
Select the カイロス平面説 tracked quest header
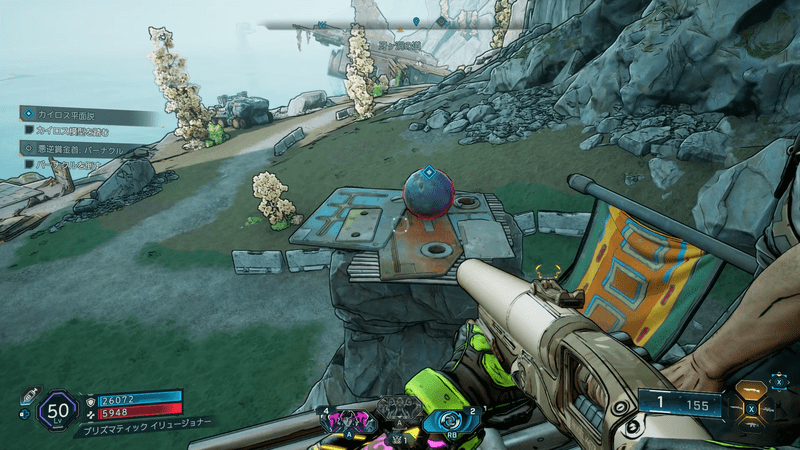pos(72,114)
